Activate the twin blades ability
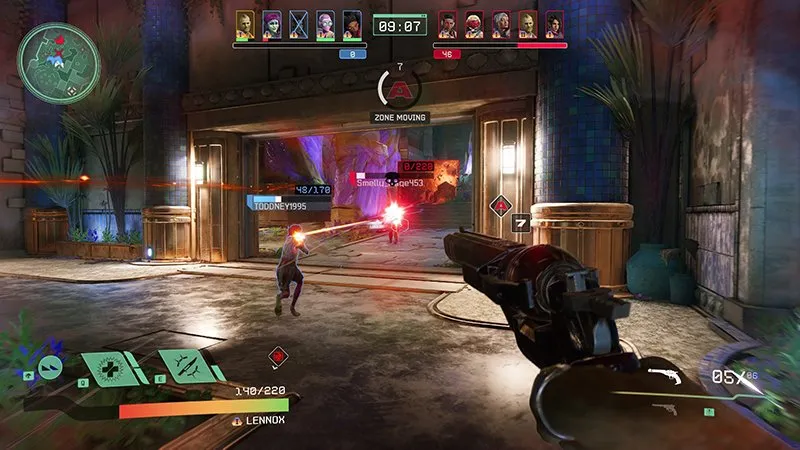 click(x=186, y=365)
